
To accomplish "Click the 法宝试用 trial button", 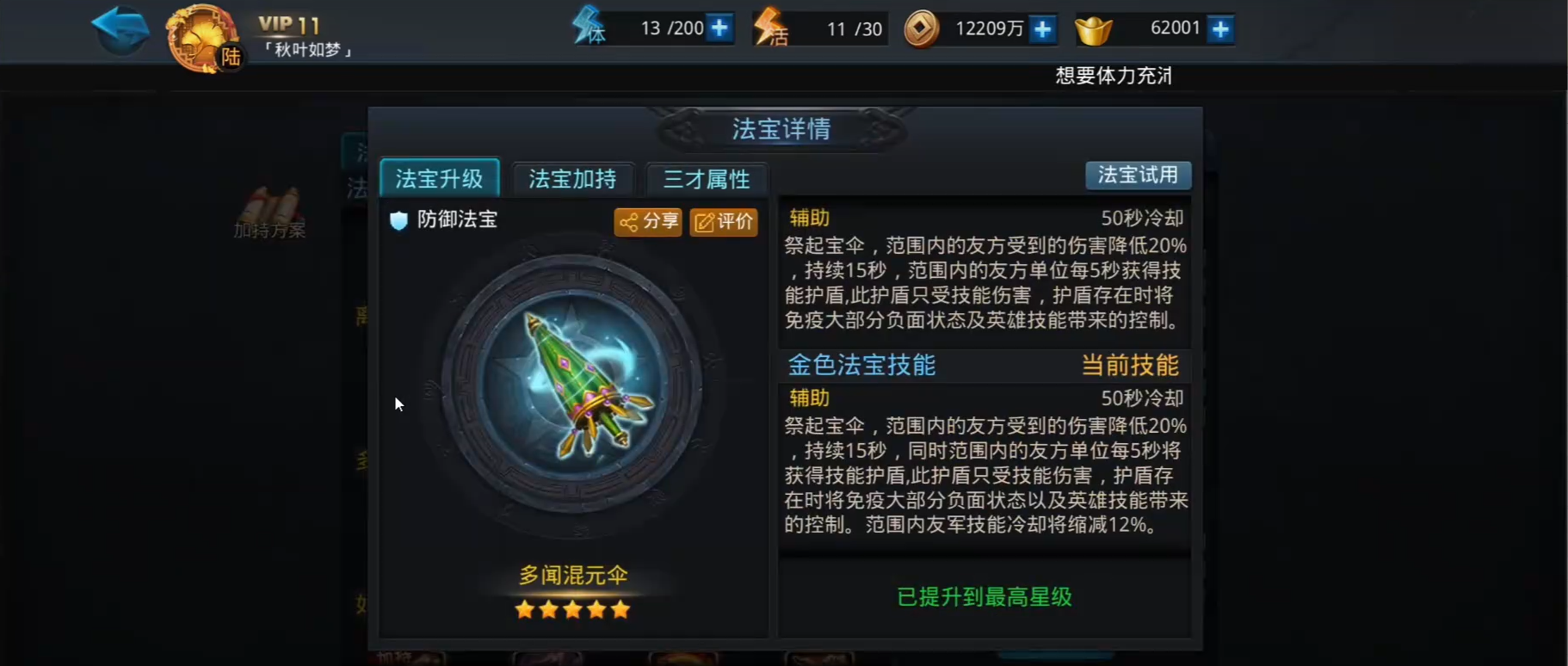I will (x=1139, y=175).
